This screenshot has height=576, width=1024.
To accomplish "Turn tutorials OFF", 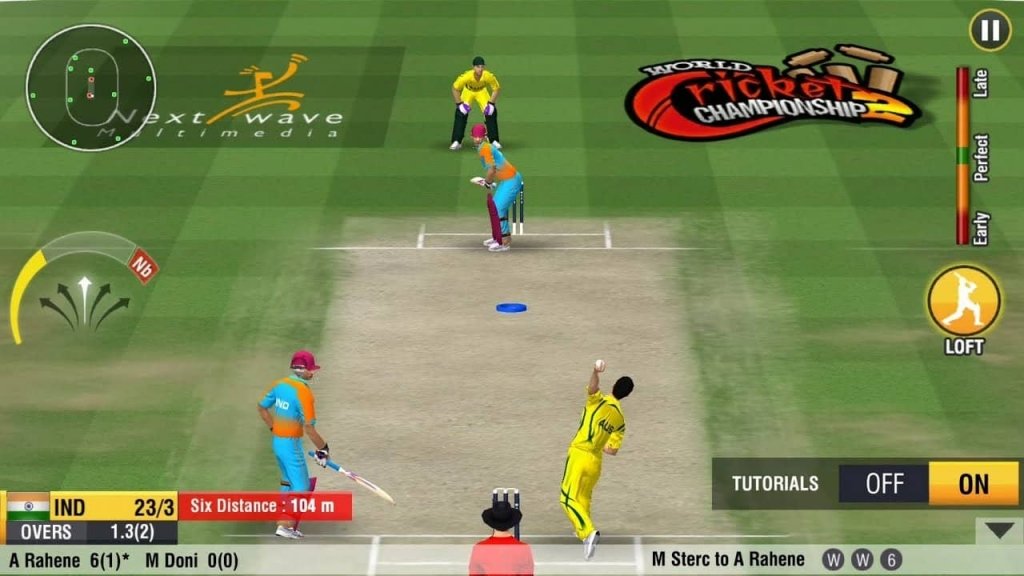I will pyautogui.click(x=884, y=484).
